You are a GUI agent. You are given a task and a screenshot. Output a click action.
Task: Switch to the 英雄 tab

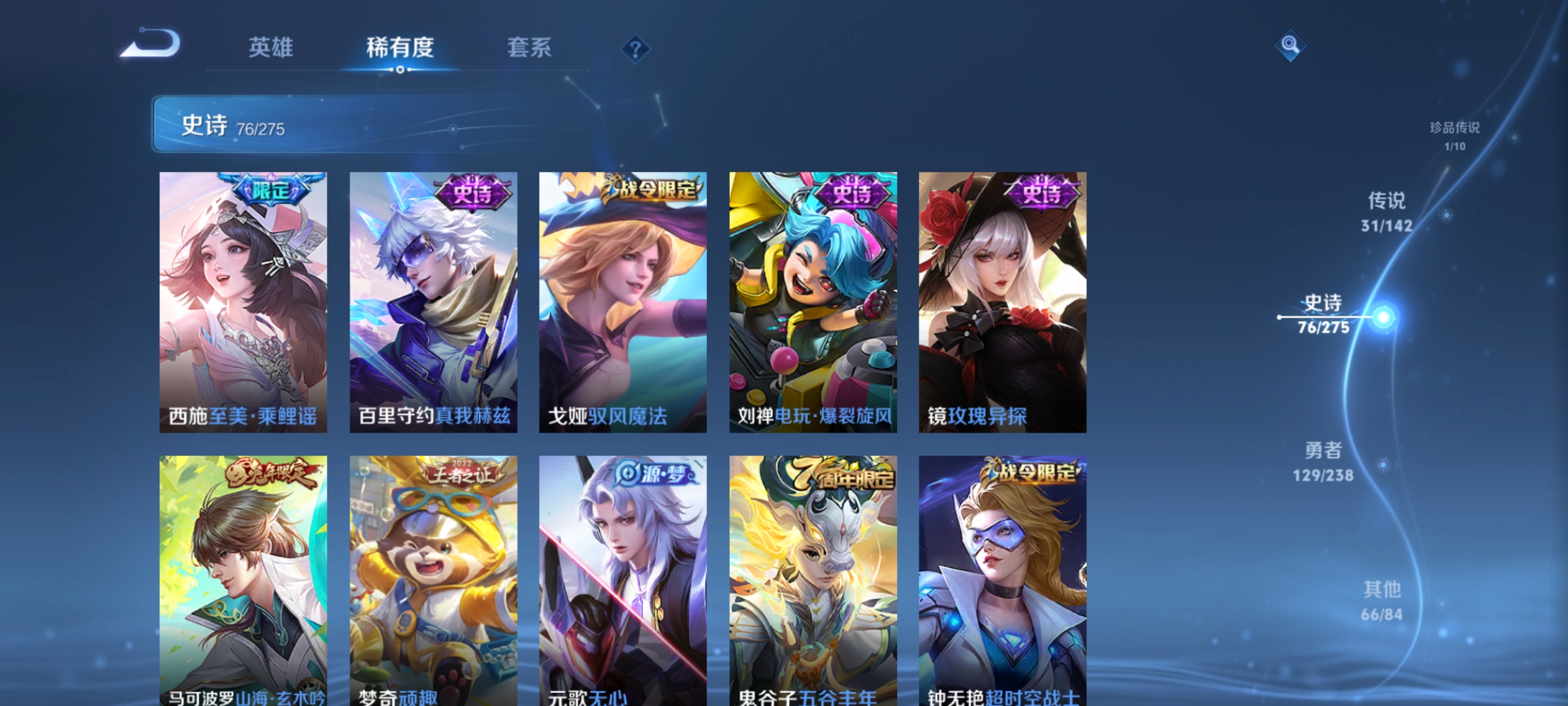coord(272,47)
